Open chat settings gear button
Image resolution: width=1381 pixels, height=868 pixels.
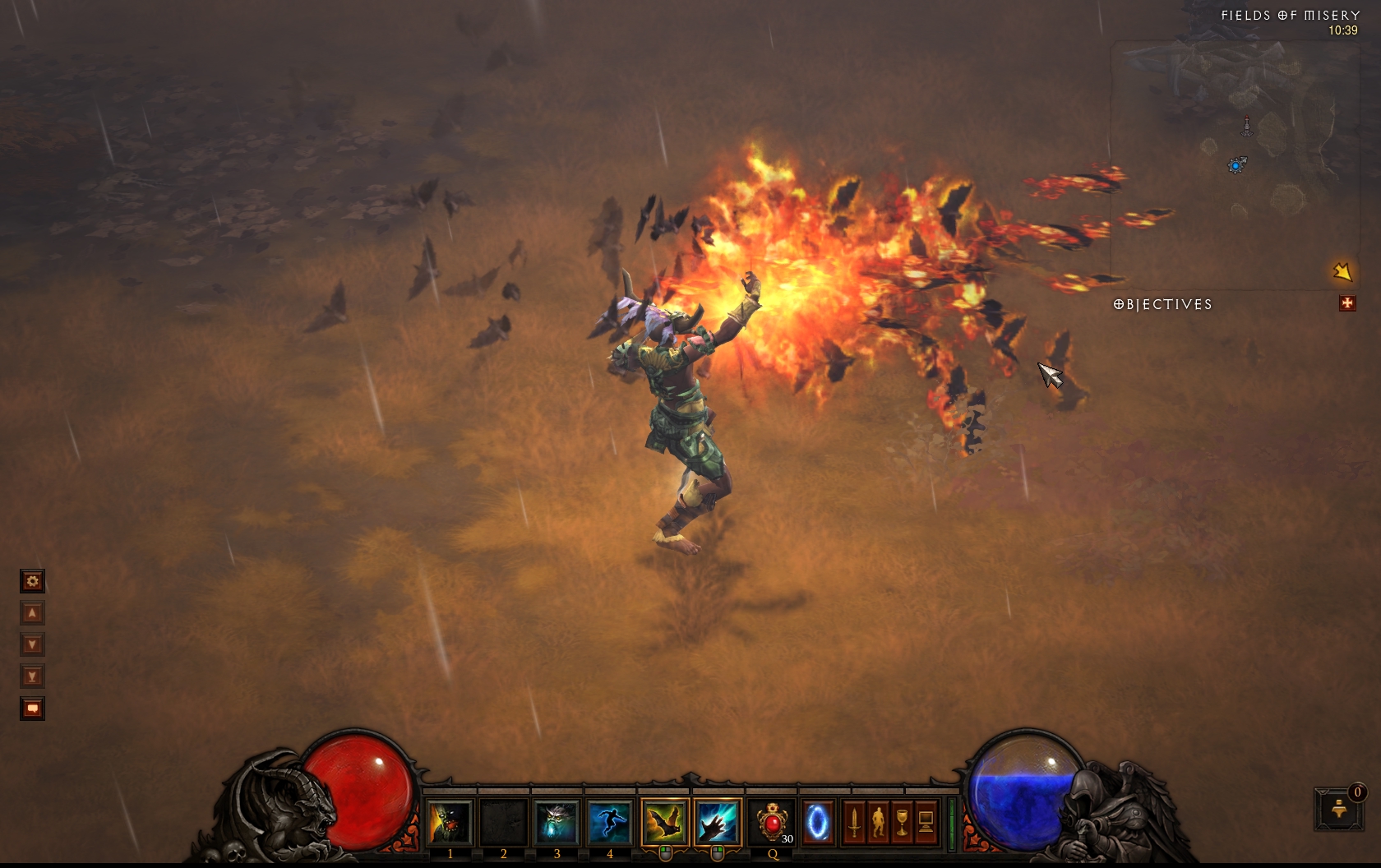click(32, 581)
